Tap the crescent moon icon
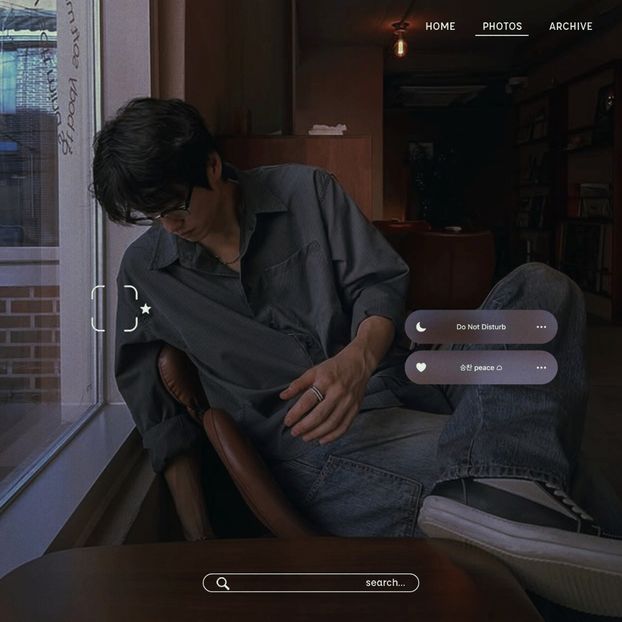622x622 pixels. (421, 327)
